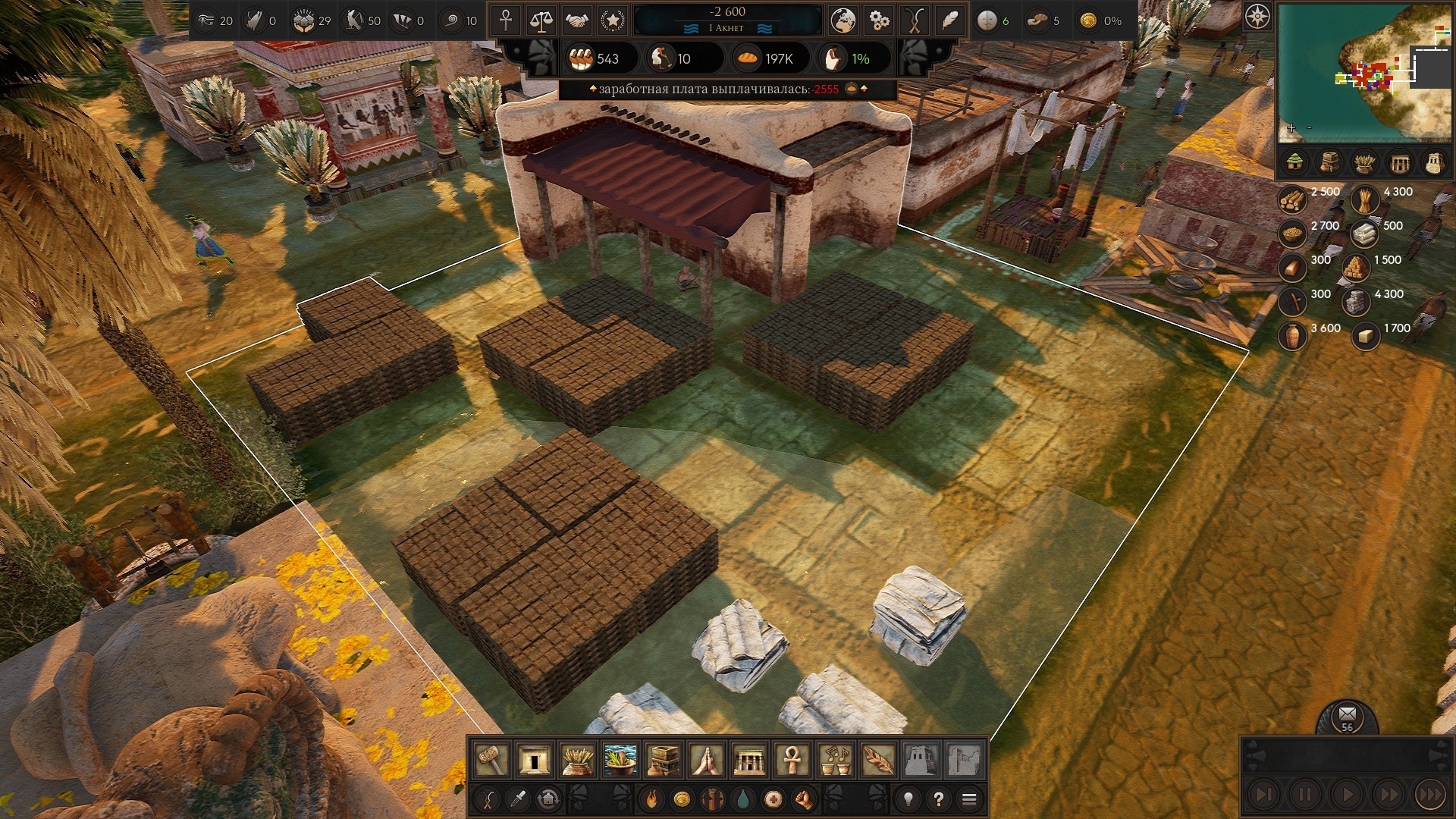Open the world map globe
Viewport: 1456px width, 819px height.
843,21
